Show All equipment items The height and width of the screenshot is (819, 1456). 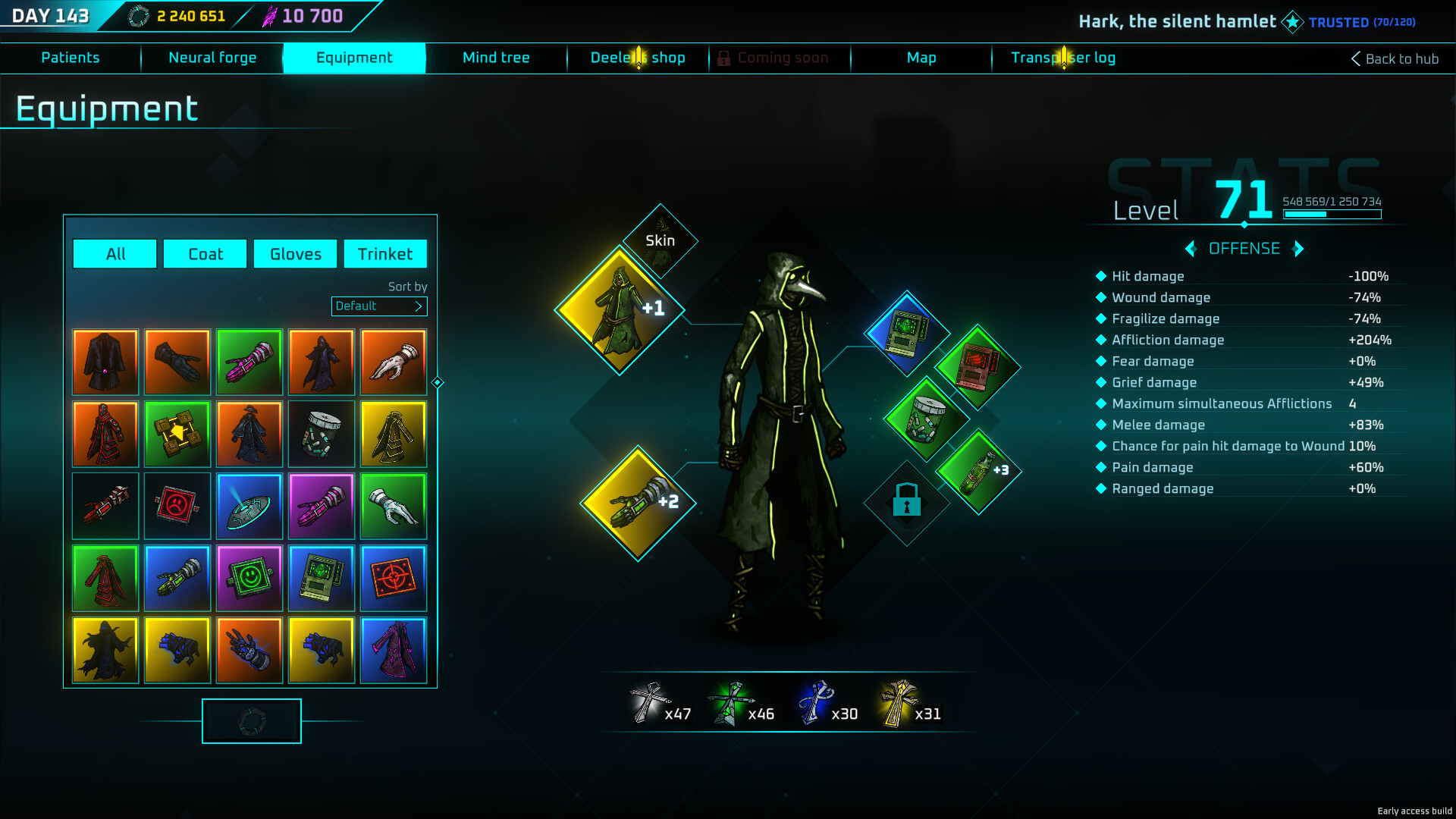(115, 254)
